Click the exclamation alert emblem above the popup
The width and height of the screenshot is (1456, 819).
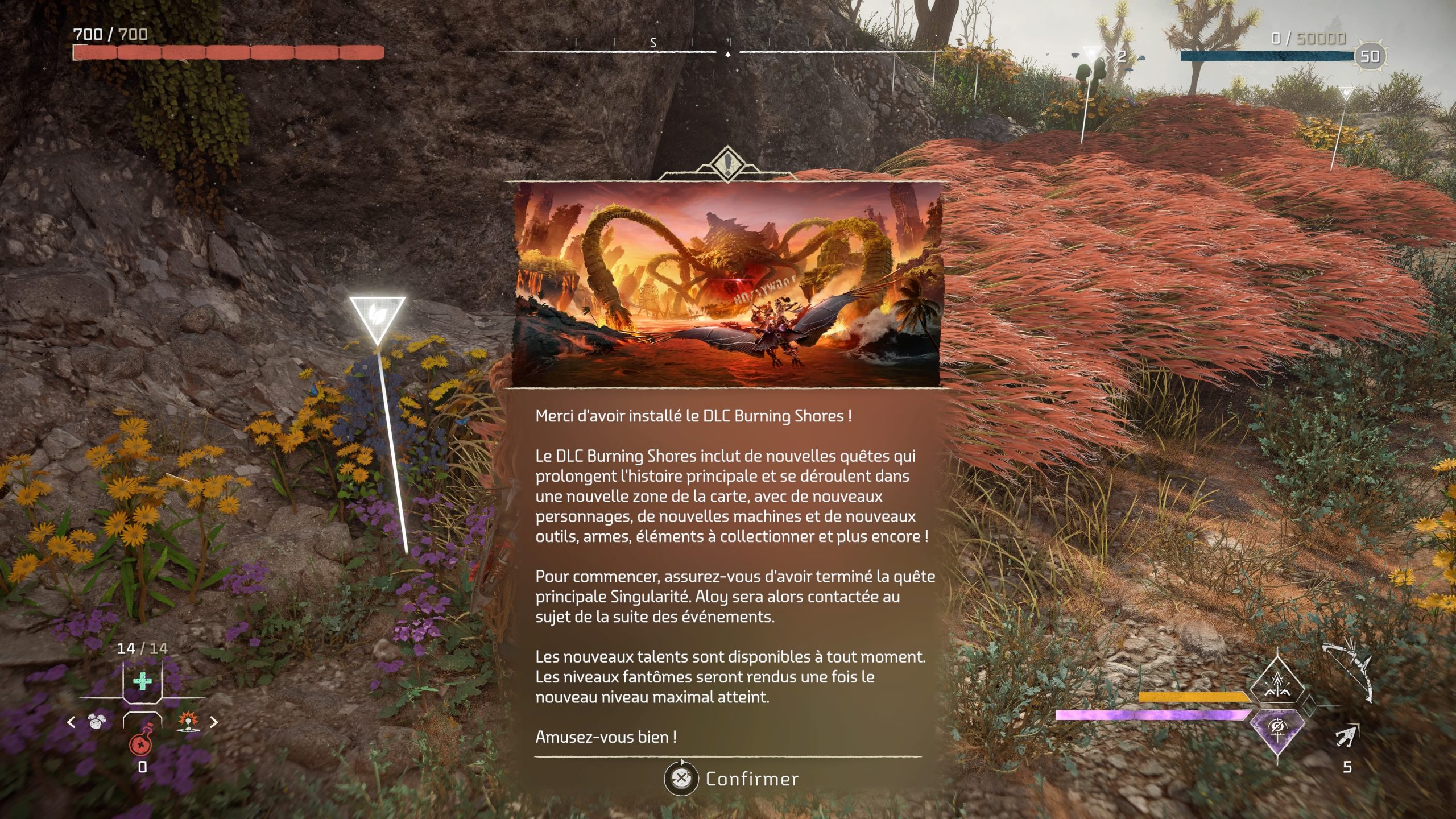727,164
